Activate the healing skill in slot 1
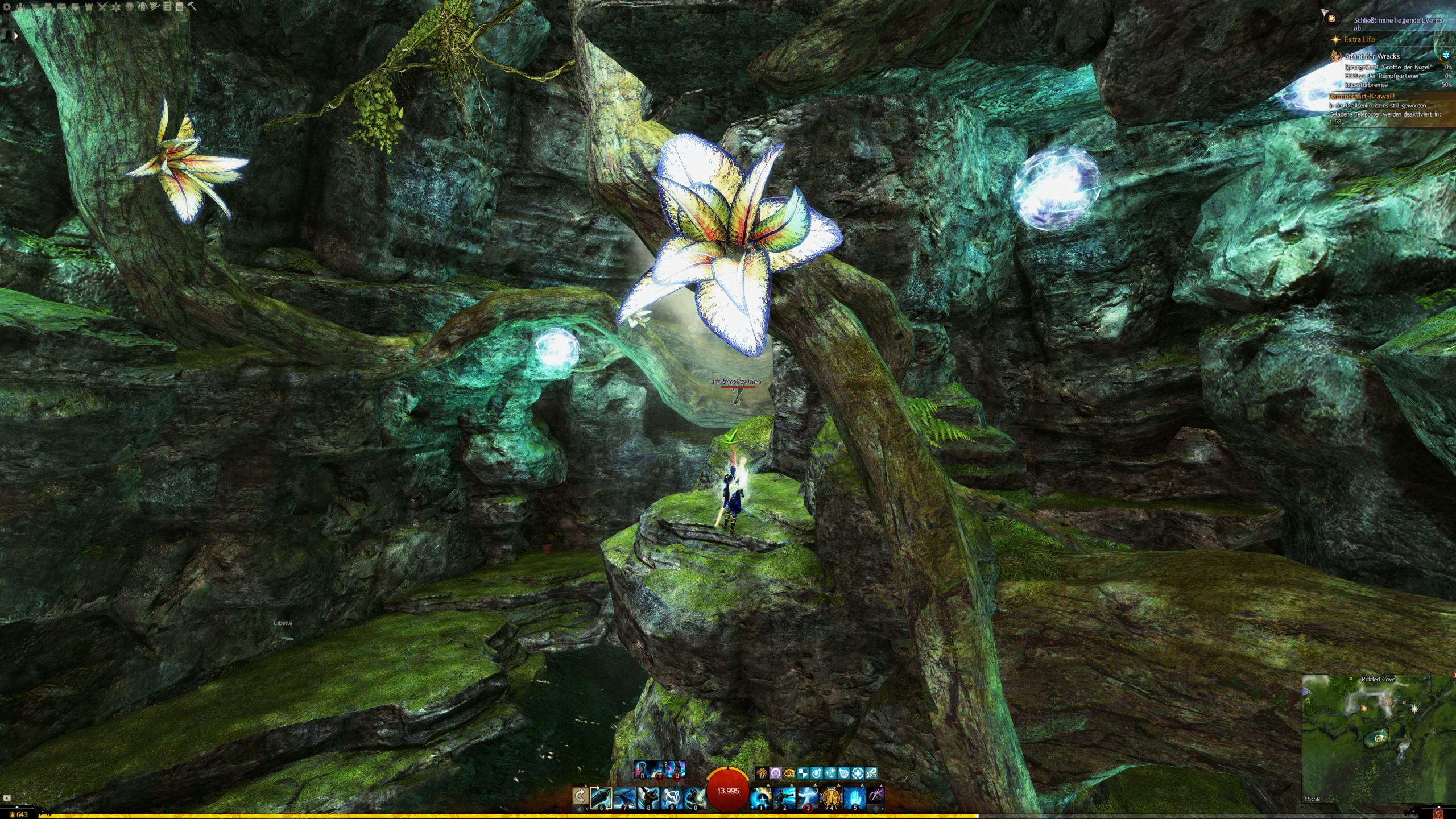This screenshot has width=1456, height=819. pyautogui.click(x=761, y=797)
